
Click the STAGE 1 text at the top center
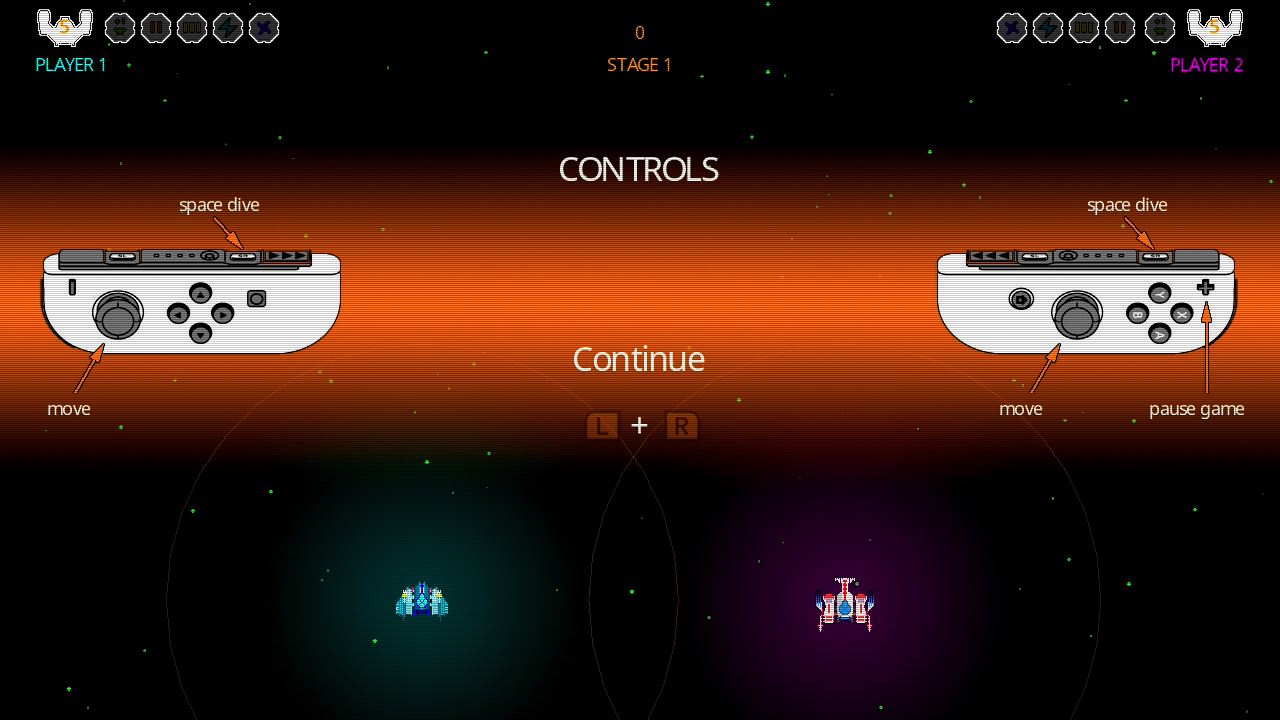(639, 64)
